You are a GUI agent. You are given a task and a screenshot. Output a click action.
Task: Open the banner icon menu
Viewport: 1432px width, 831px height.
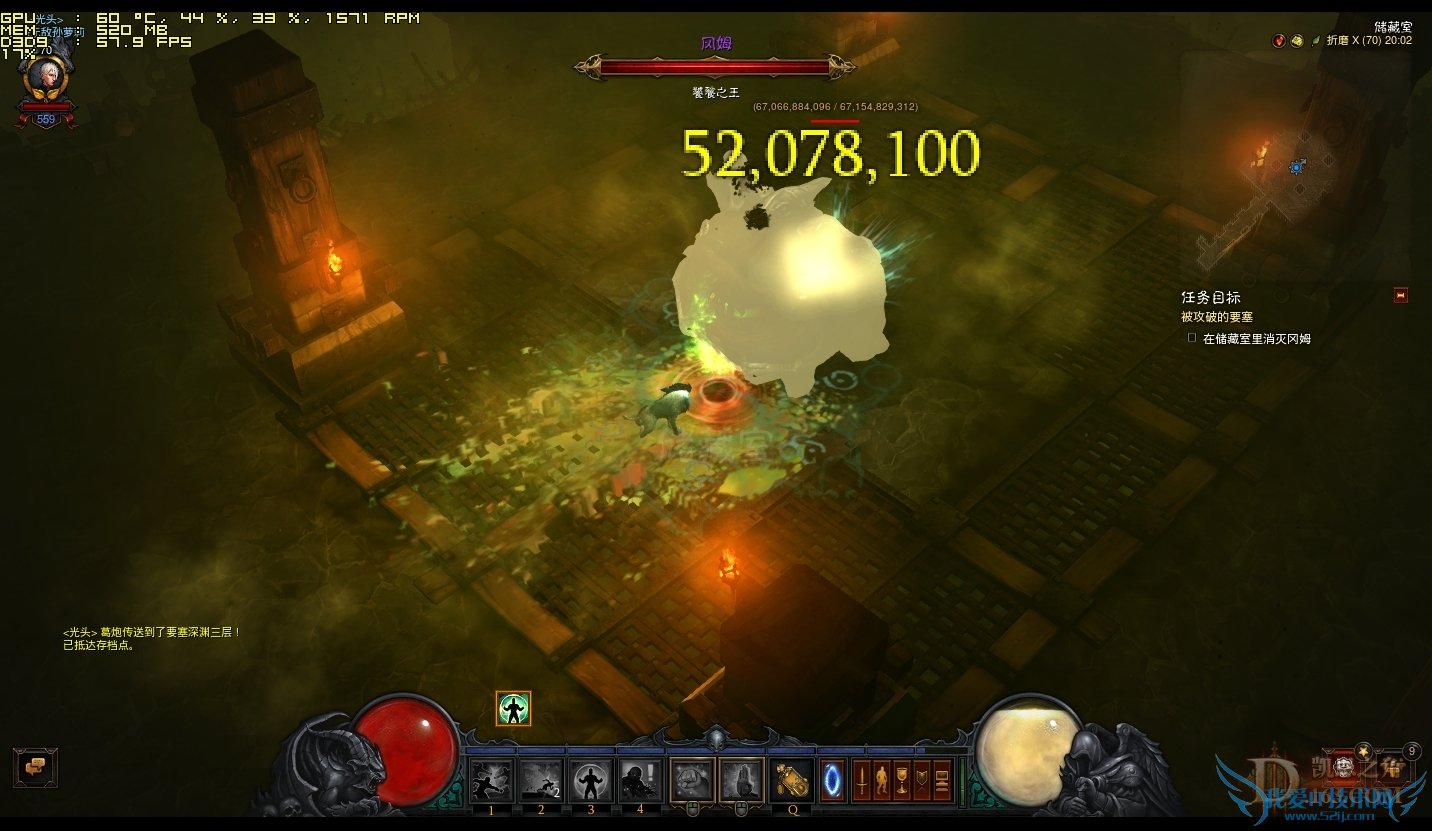(x=922, y=780)
